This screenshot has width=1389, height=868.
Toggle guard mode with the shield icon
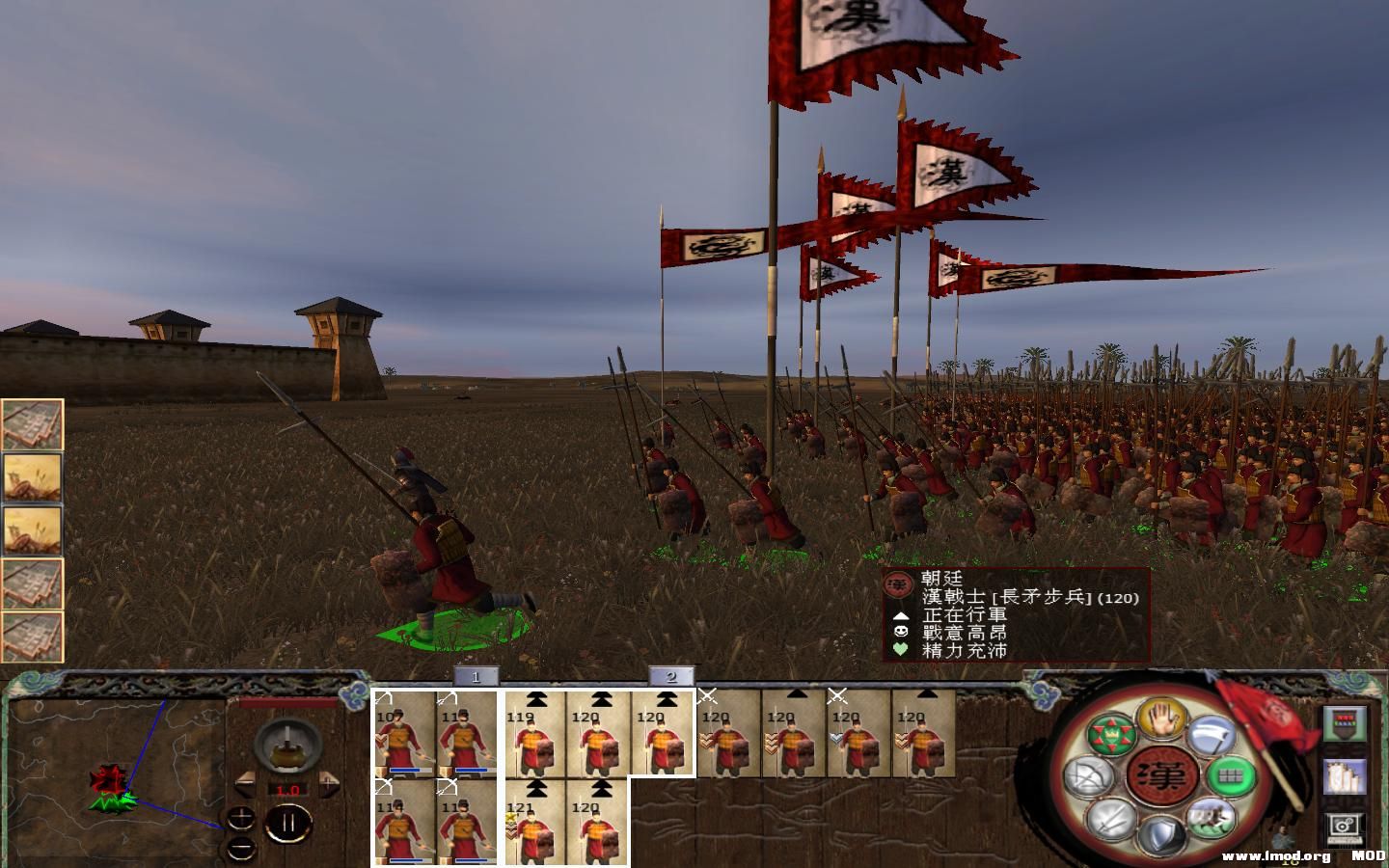1160,834
